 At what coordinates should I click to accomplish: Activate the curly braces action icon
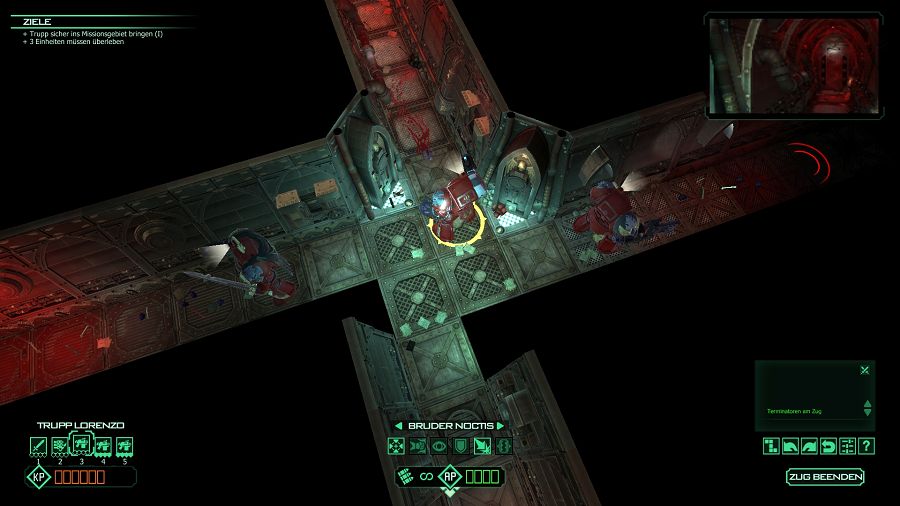click(503, 446)
